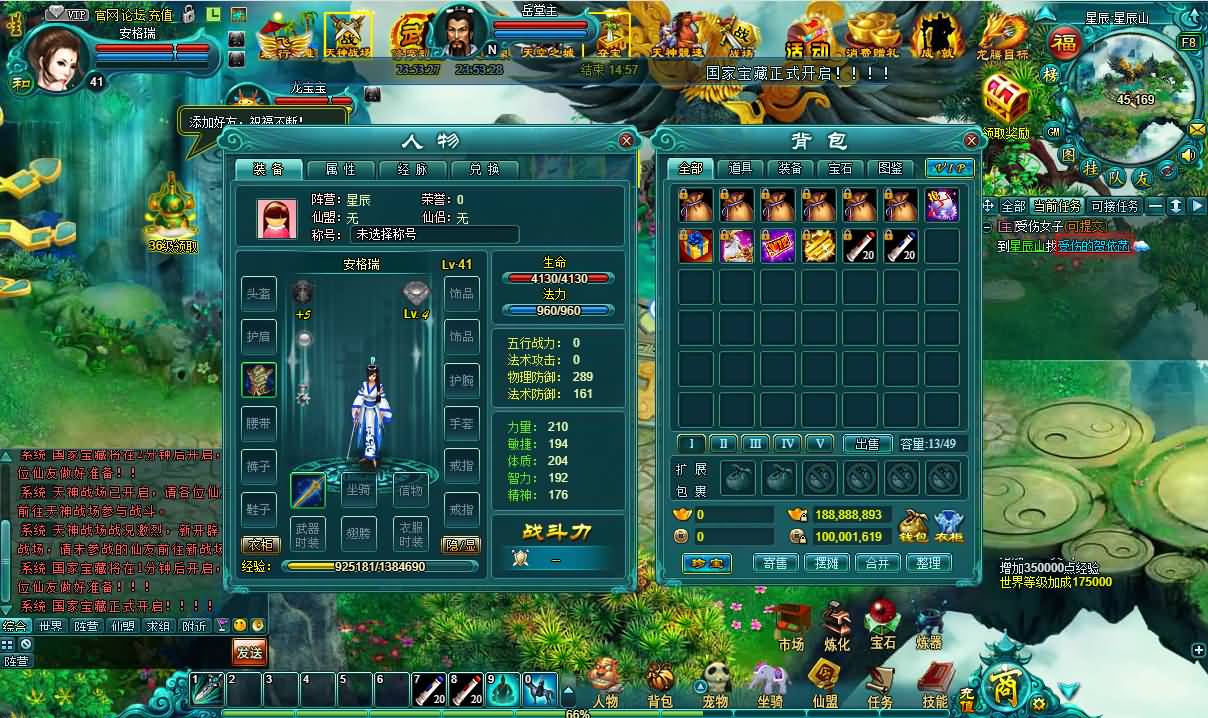The image size is (1208, 718).
Task: Switch to the 属性 tab
Action: click(342, 169)
